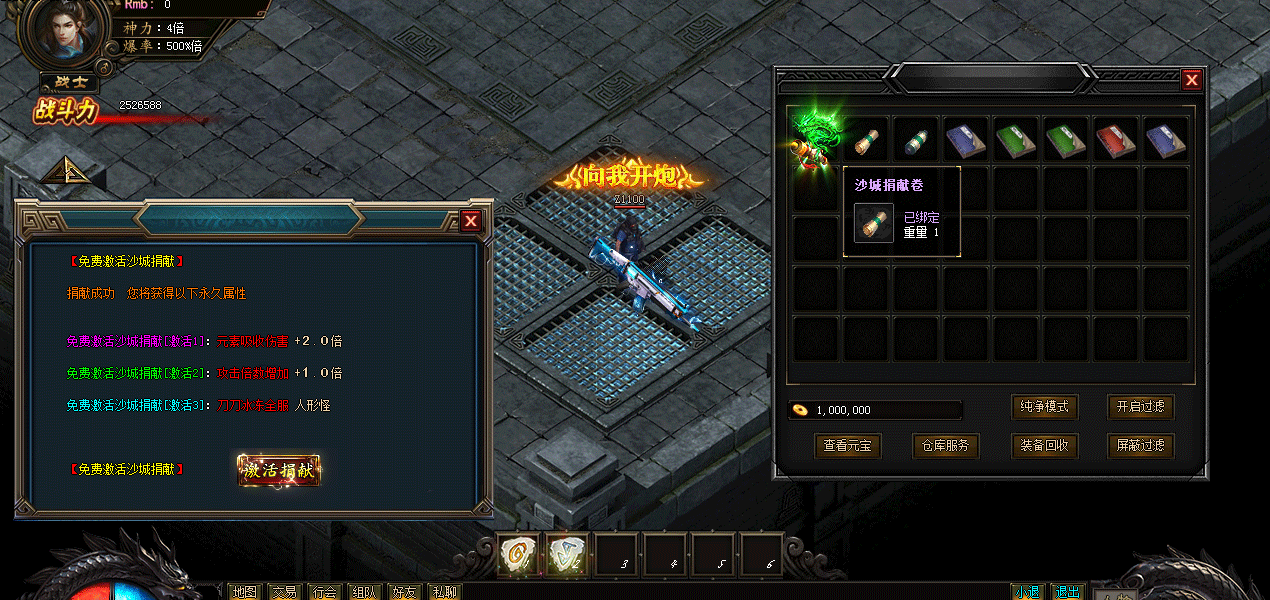Click the 开启过滤 enable filter button
The height and width of the screenshot is (600, 1270).
pyautogui.click(x=1140, y=407)
